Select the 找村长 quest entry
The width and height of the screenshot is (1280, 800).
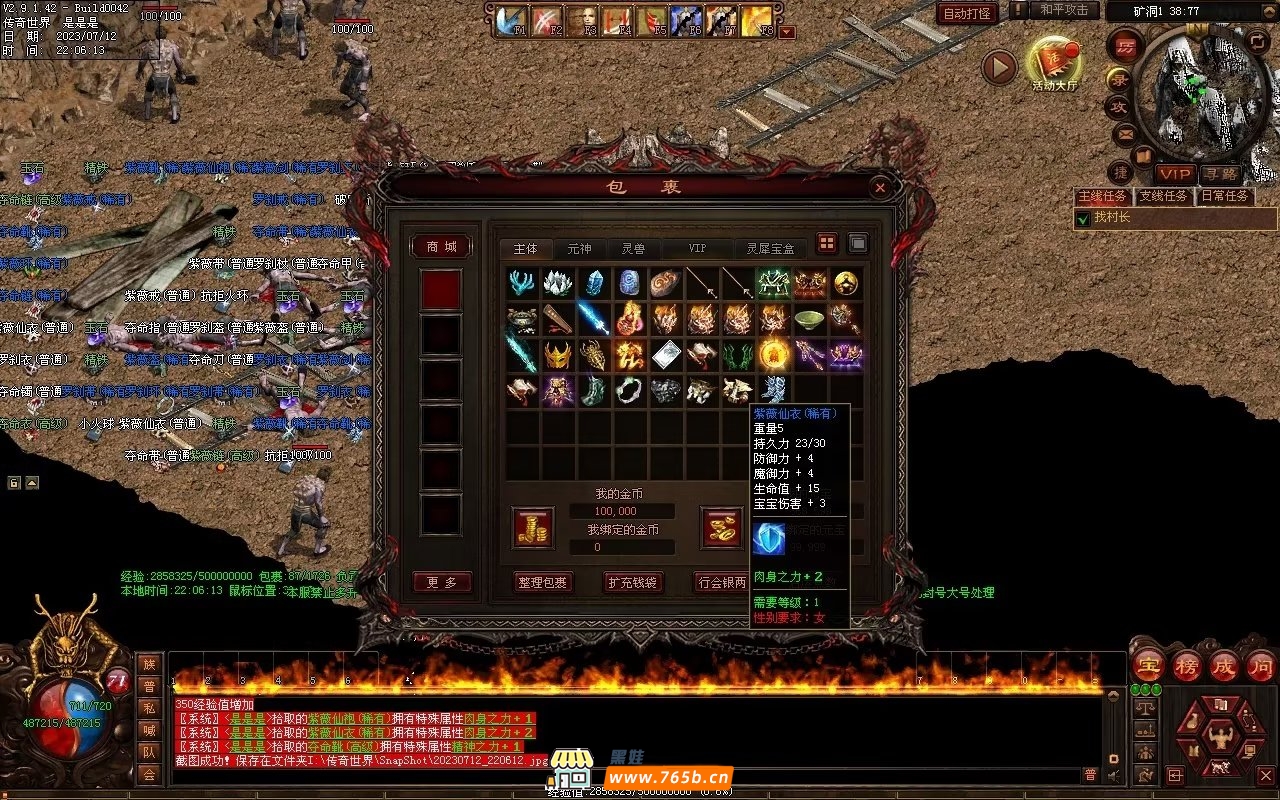[1111, 218]
